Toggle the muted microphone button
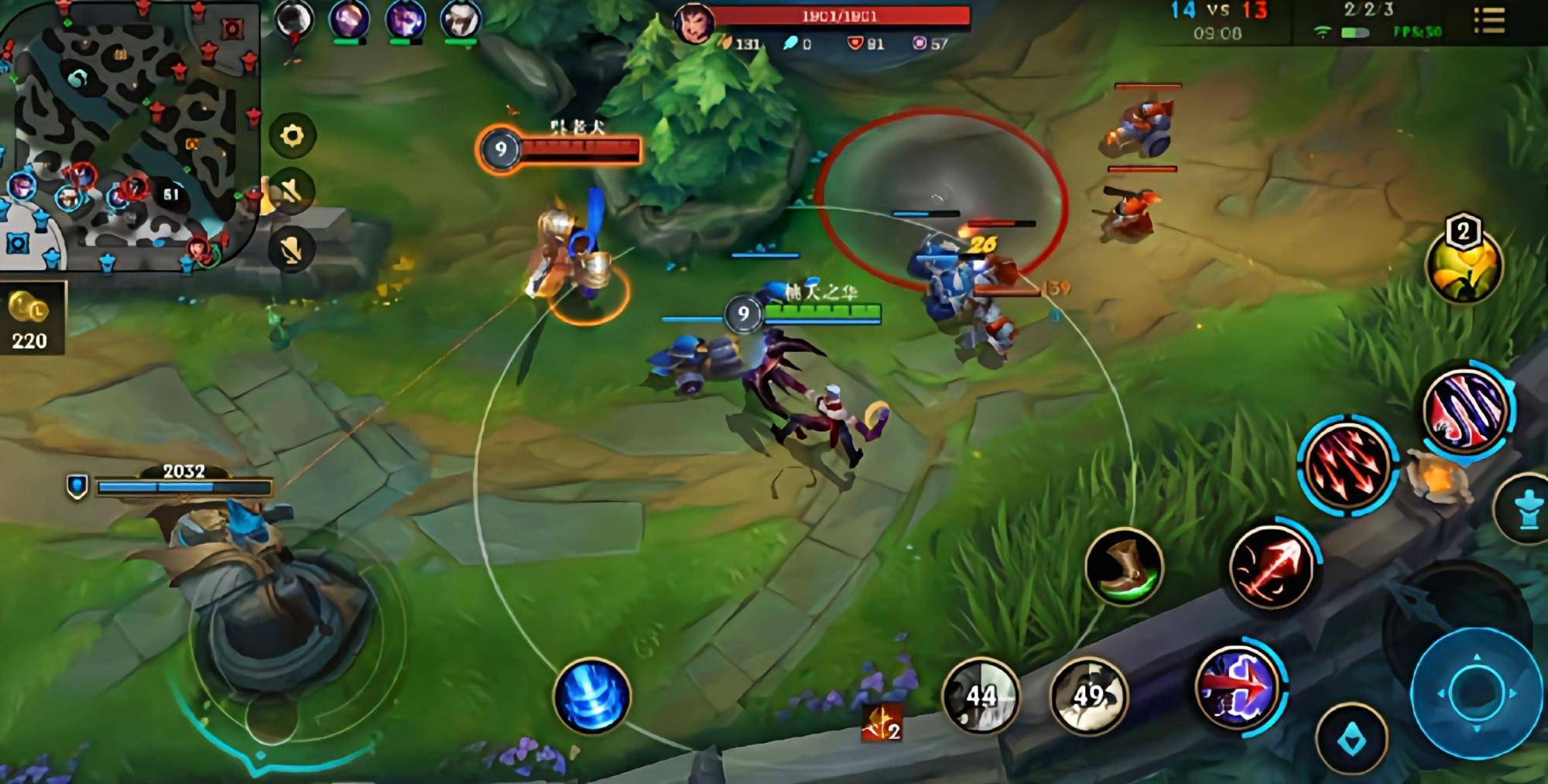 point(292,249)
